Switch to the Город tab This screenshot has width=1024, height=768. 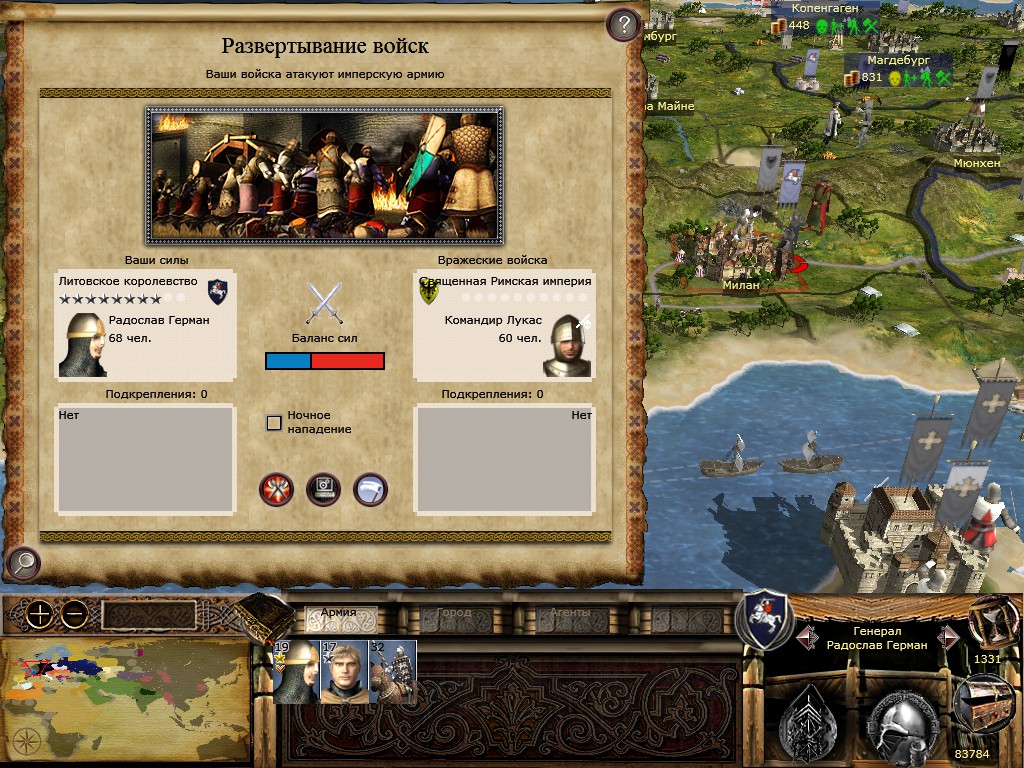454,613
